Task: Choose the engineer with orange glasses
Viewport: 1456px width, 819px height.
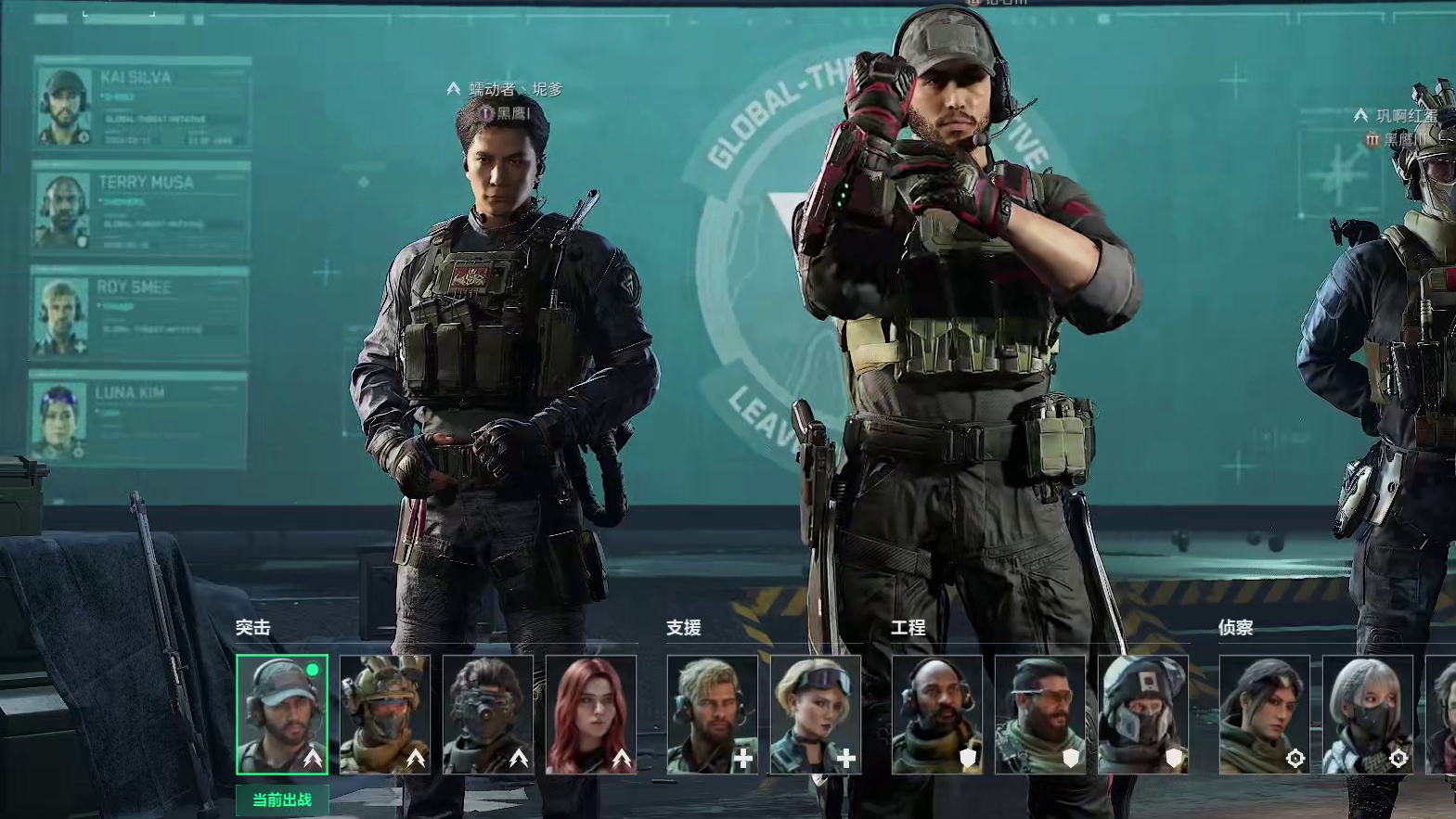Action: point(1040,714)
